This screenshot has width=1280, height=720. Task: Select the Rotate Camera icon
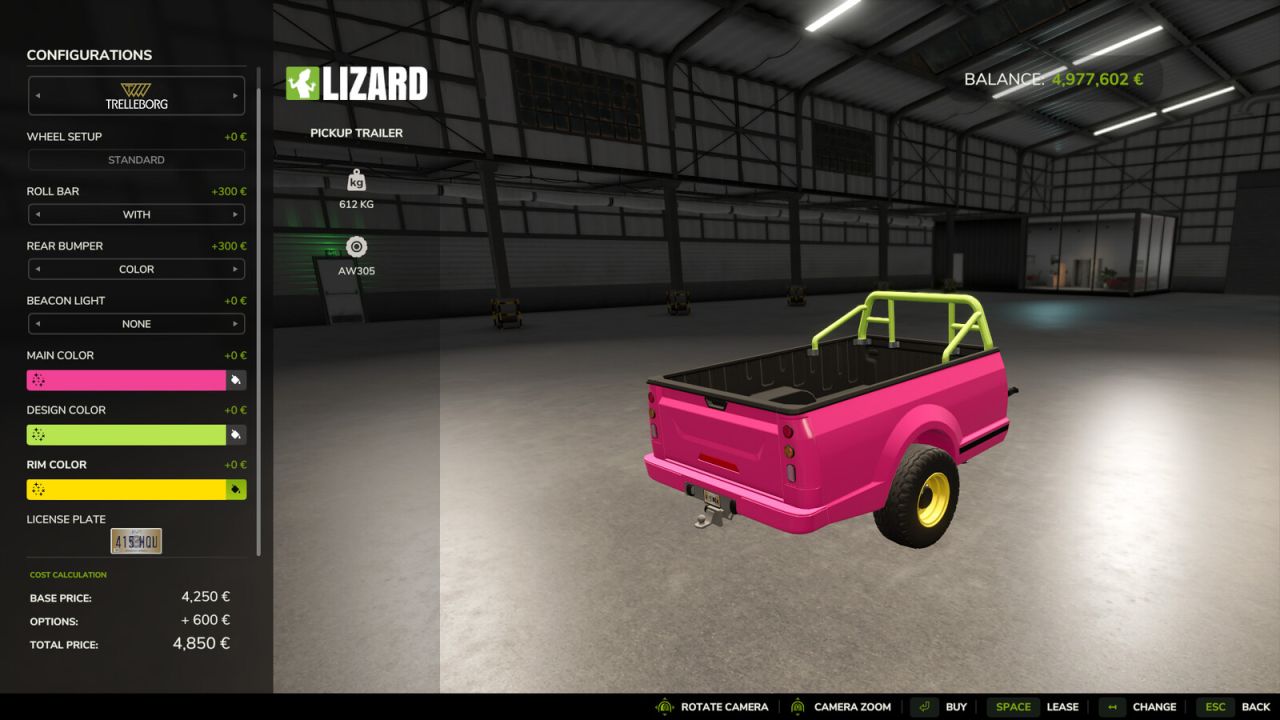[662, 707]
